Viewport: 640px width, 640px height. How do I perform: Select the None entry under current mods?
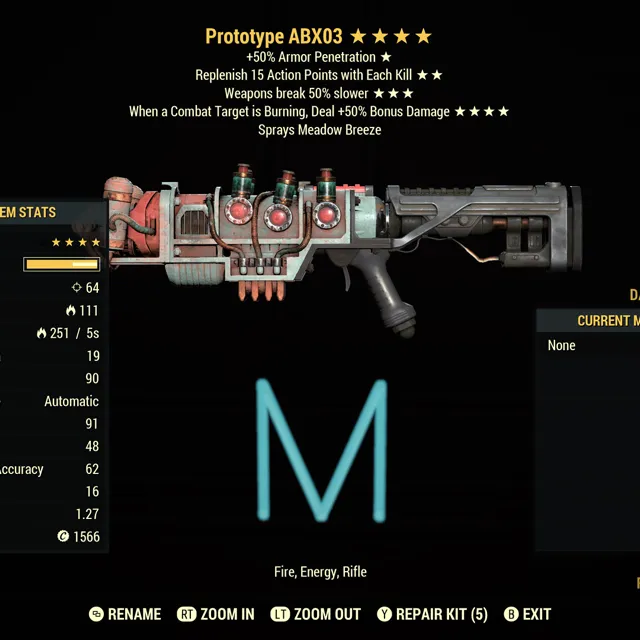pos(562,346)
